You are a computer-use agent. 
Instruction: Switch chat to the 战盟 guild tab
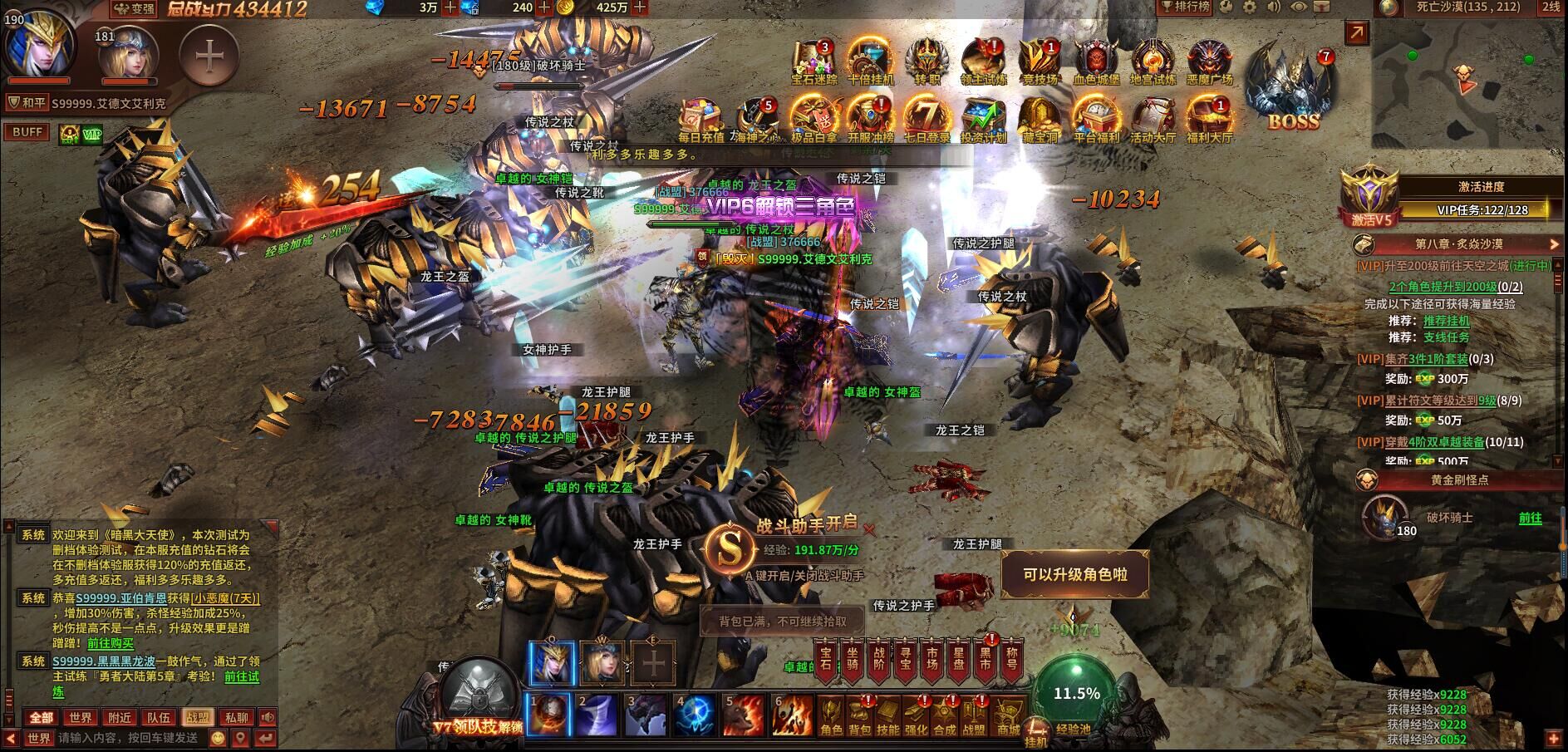point(198,717)
